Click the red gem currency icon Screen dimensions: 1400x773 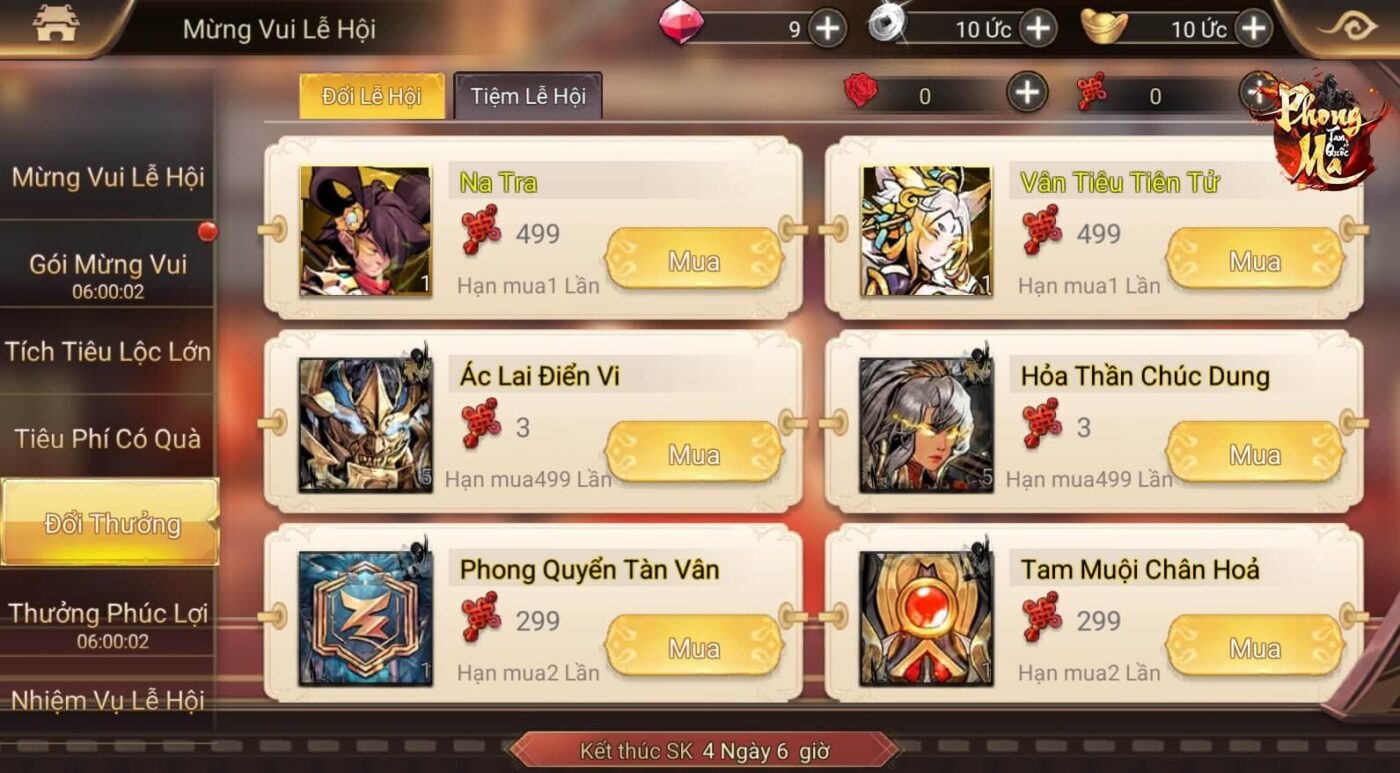coord(680,28)
